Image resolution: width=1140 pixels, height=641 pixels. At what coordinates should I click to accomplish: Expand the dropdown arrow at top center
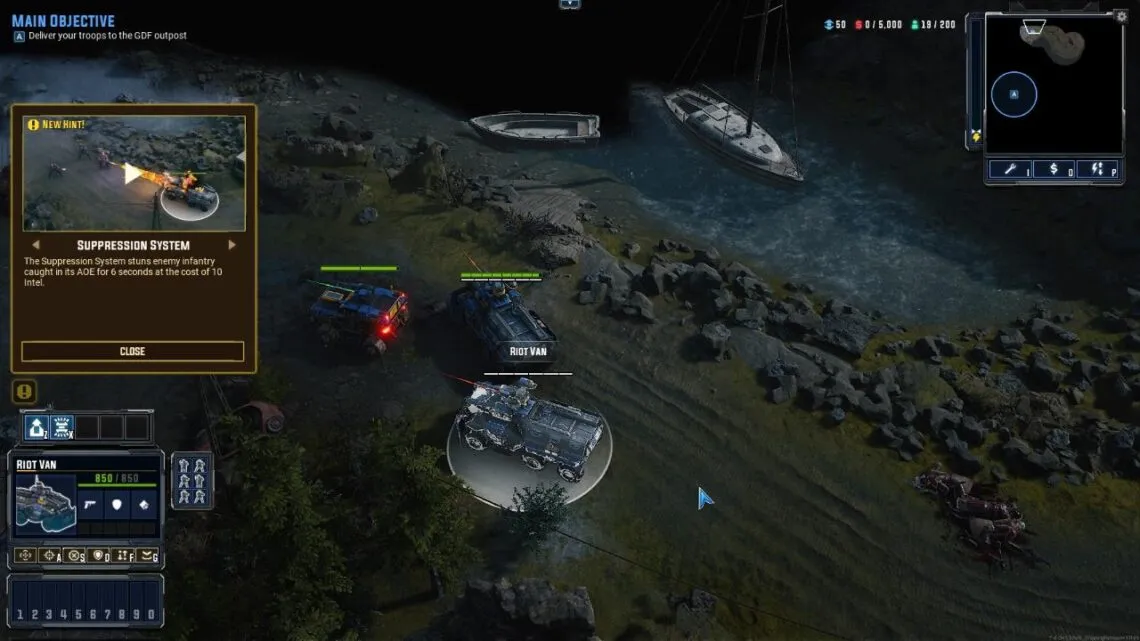pos(570,4)
